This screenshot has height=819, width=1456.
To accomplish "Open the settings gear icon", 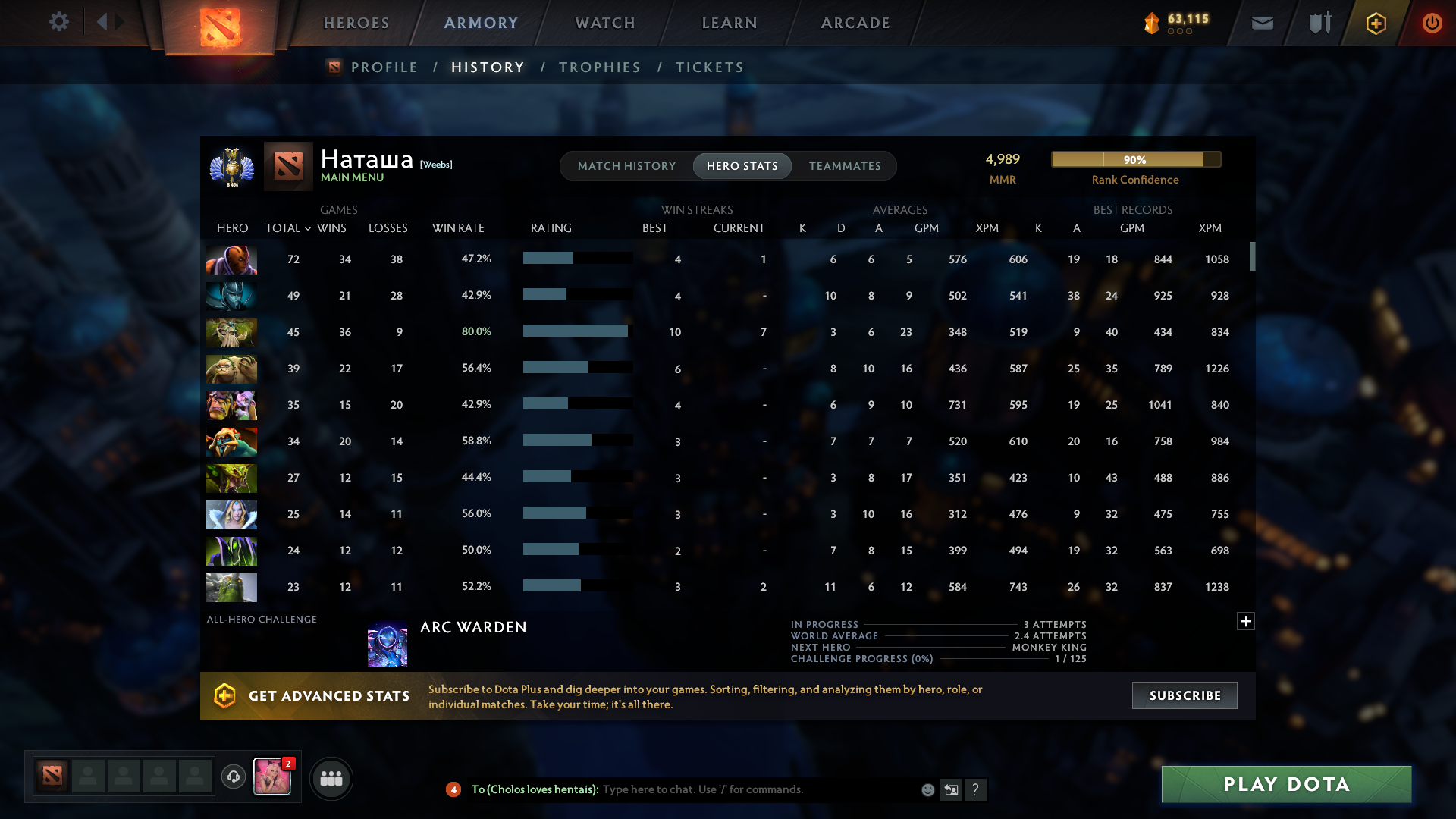I will pos(59,22).
